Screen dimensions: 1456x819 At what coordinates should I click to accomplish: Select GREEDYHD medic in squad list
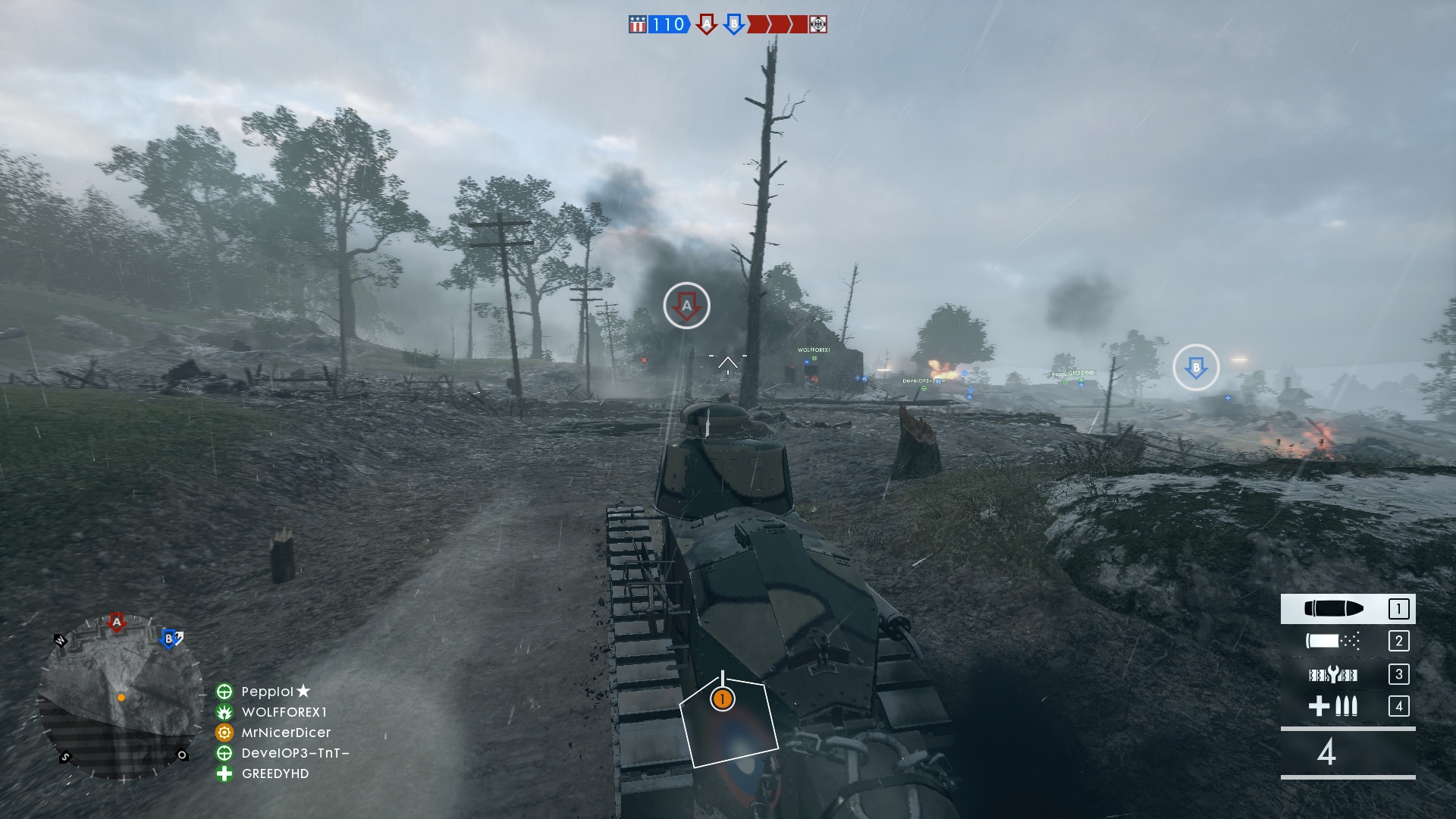click(x=275, y=773)
